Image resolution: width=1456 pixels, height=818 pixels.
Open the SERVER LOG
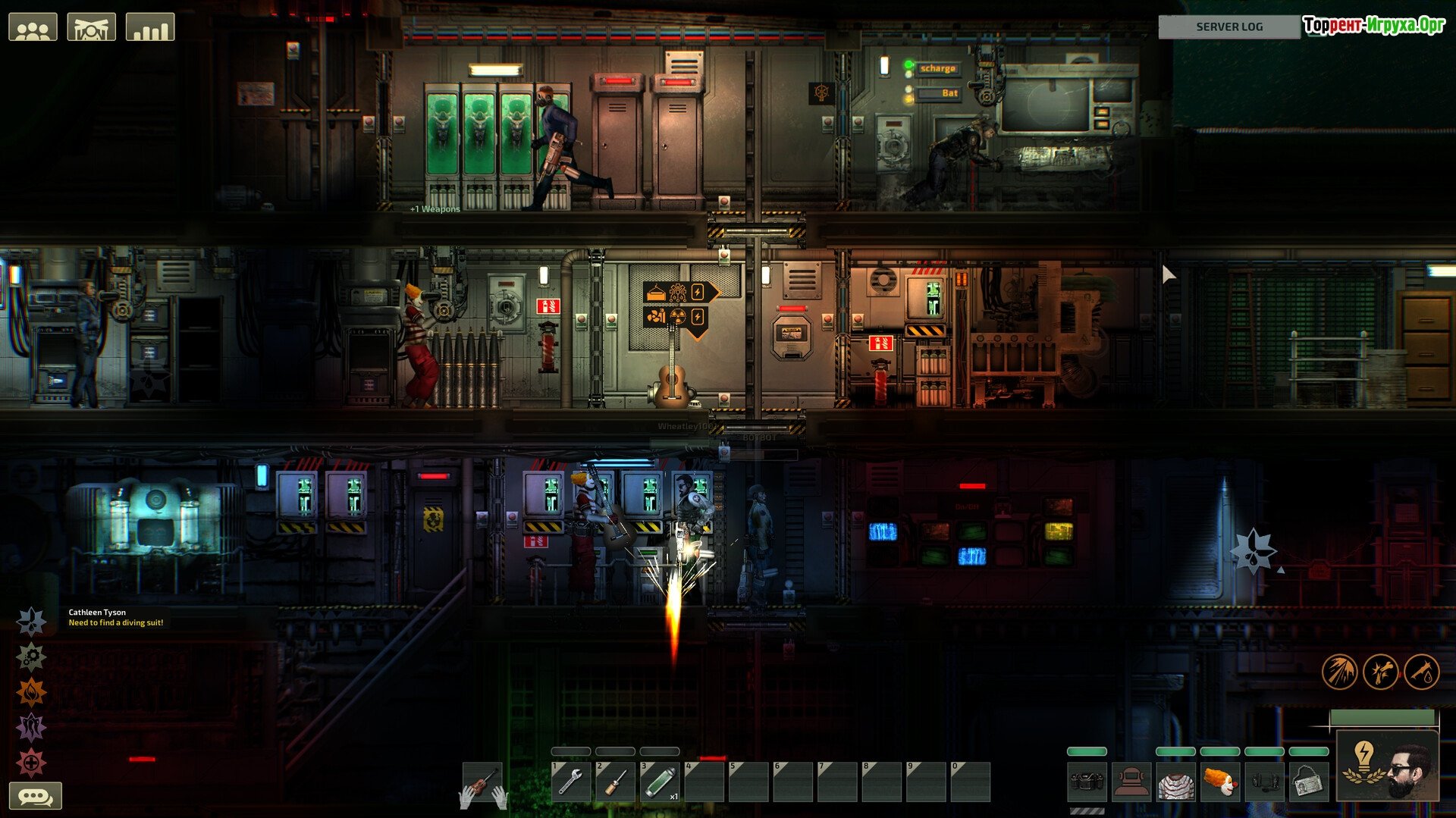(x=1228, y=27)
